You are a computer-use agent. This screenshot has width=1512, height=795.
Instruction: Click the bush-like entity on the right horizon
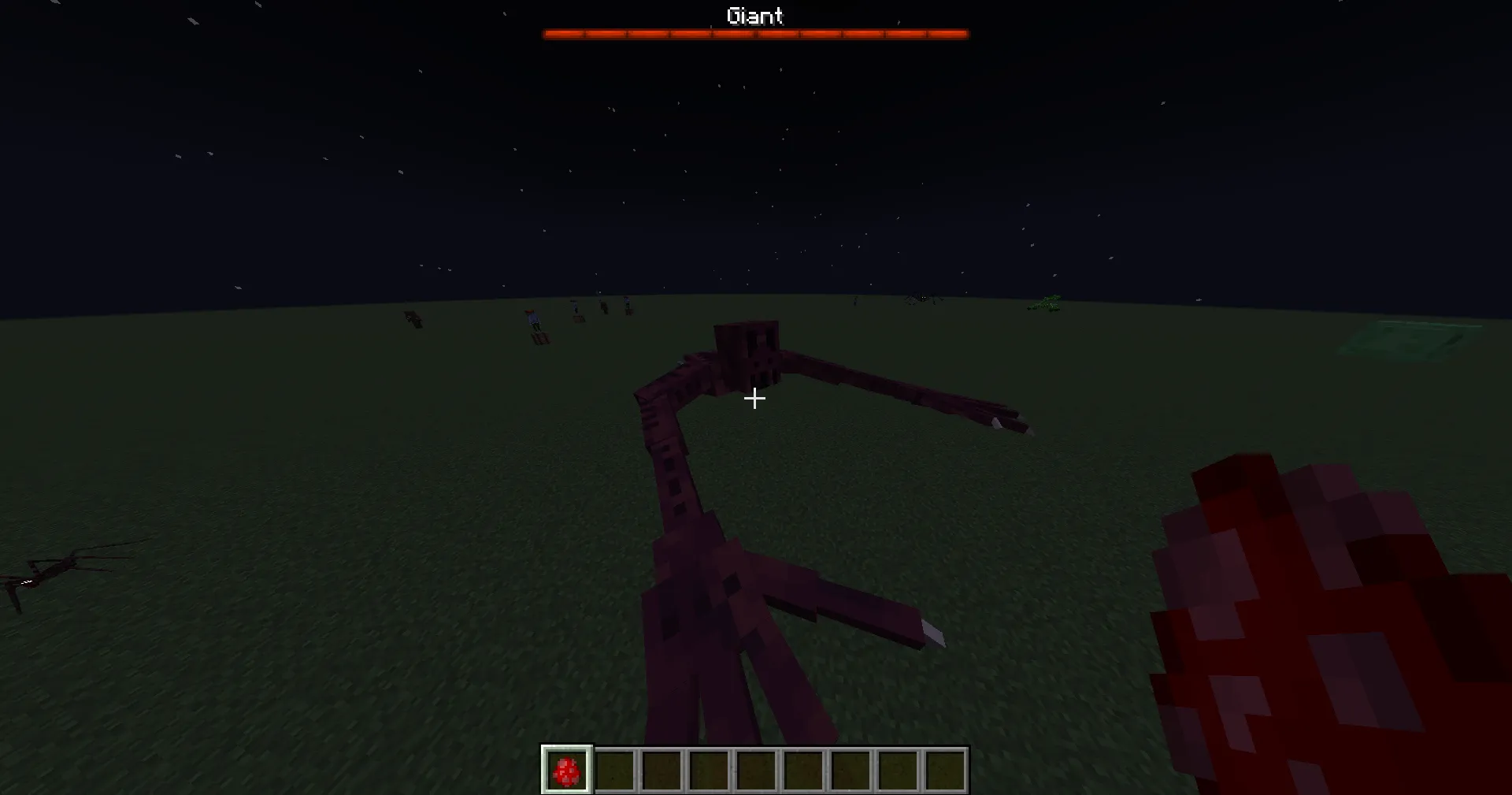click(x=1043, y=303)
